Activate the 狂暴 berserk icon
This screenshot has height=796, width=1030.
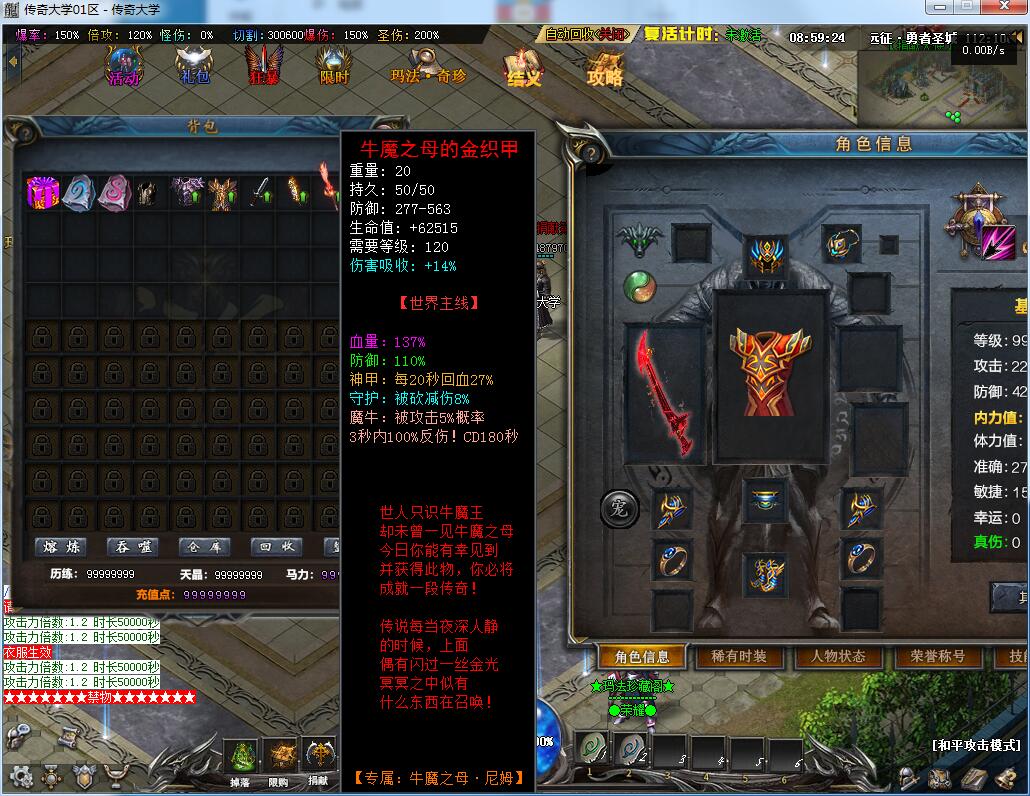tap(264, 66)
